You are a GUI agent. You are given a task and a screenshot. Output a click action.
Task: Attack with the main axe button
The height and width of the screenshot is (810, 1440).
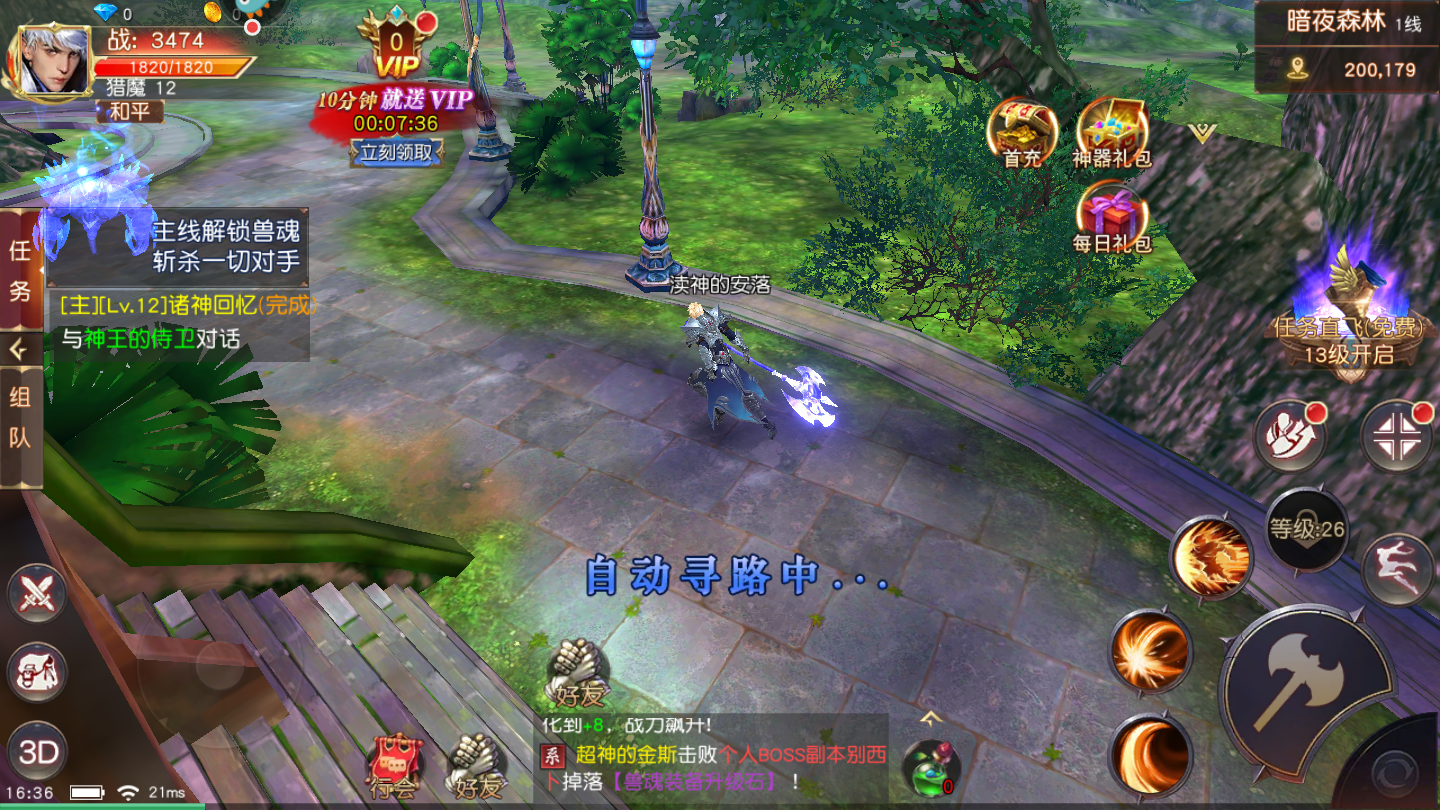coord(1305,681)
